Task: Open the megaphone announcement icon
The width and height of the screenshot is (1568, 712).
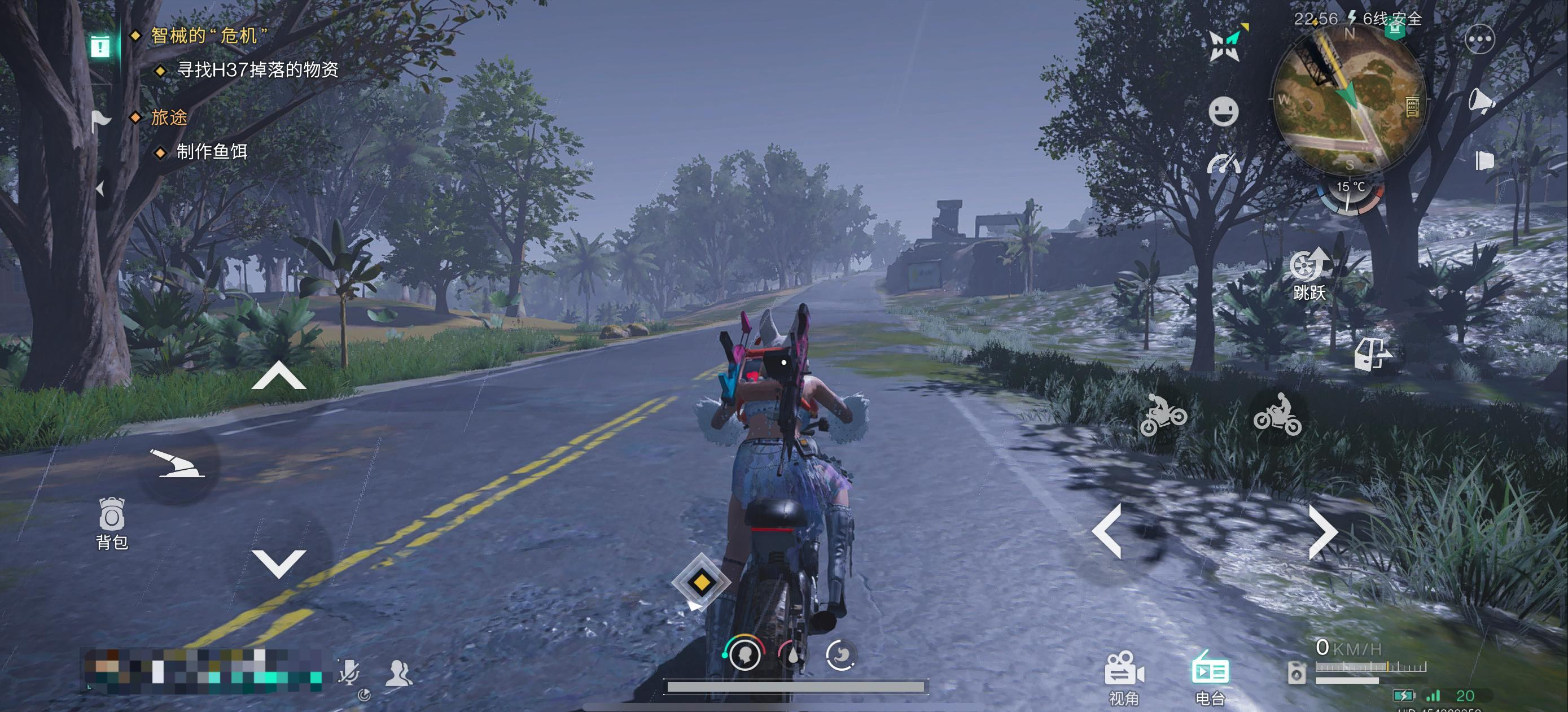Action: 1482,101
